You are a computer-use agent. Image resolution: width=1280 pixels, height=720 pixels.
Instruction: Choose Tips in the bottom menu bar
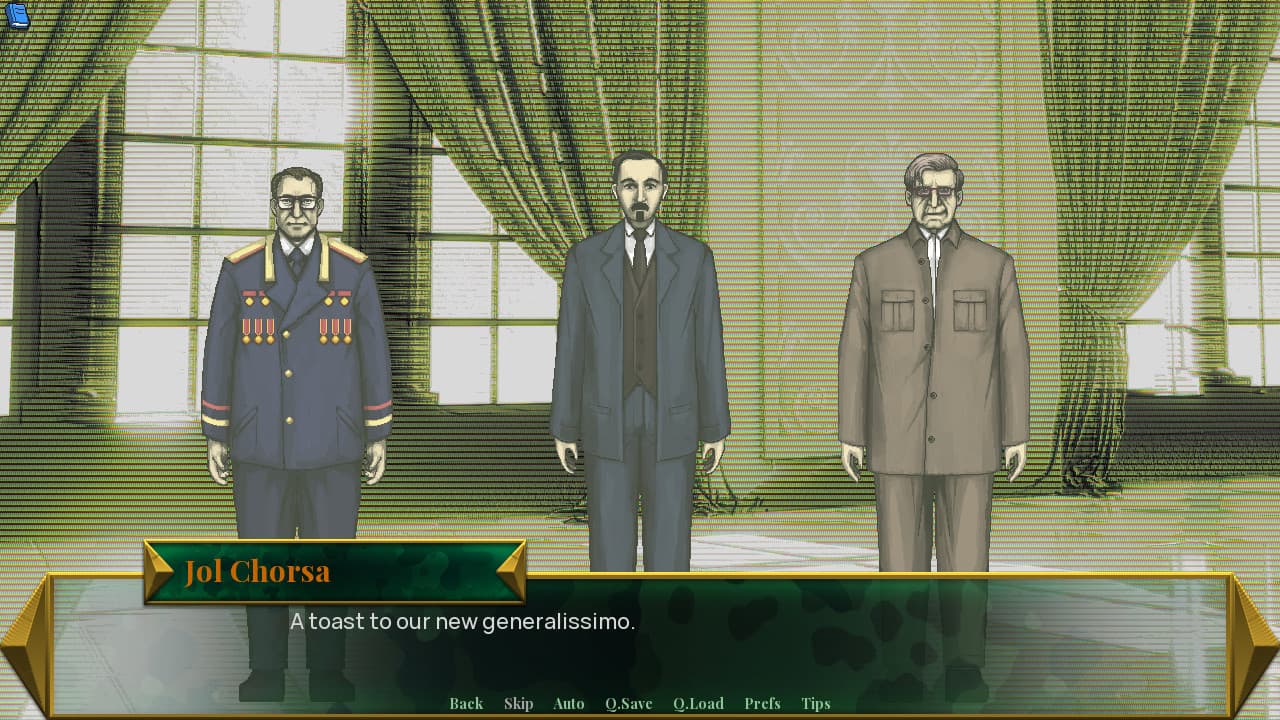pos(816,703)
